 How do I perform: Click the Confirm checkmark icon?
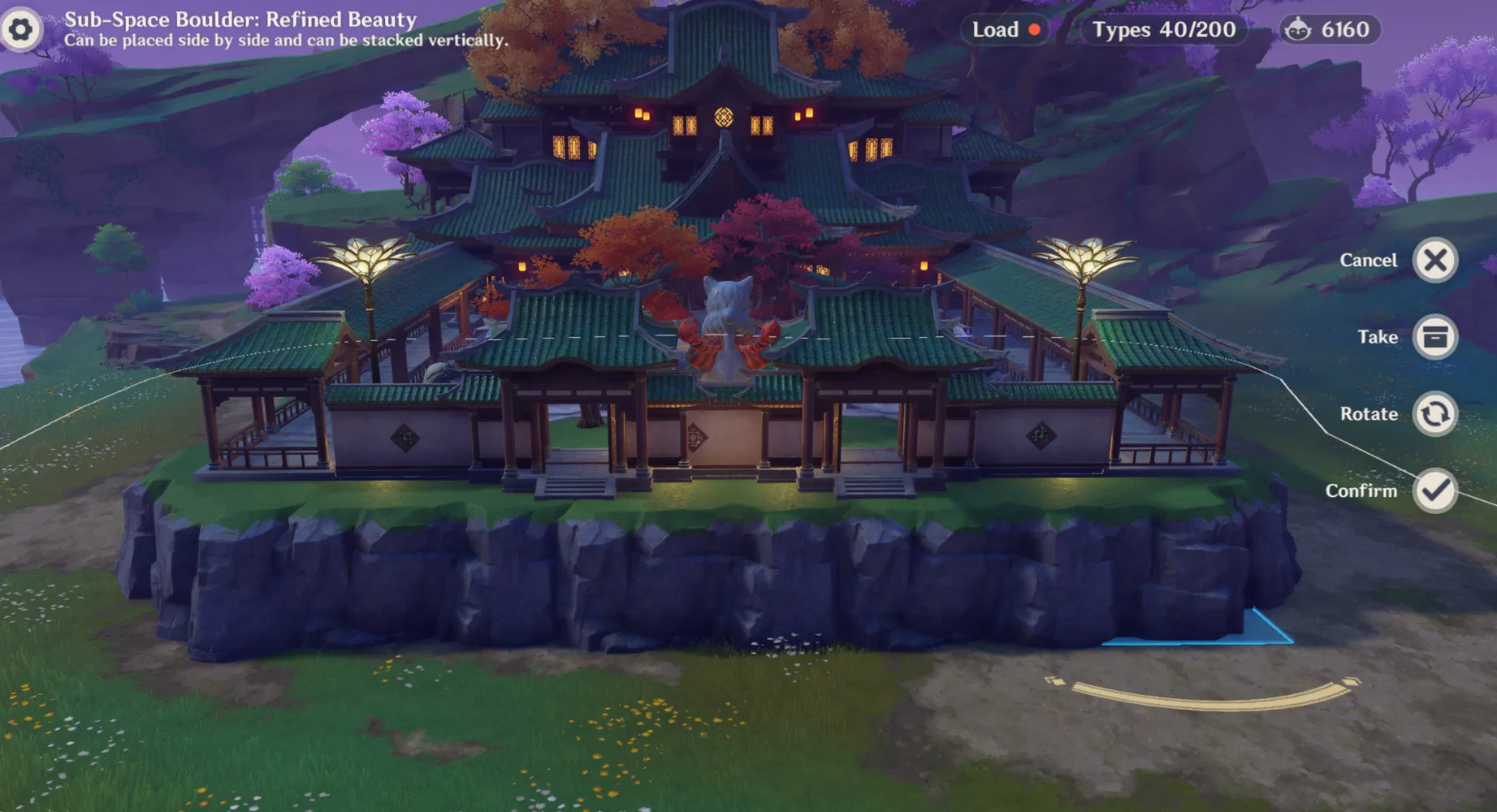[x=1434, y=490]
